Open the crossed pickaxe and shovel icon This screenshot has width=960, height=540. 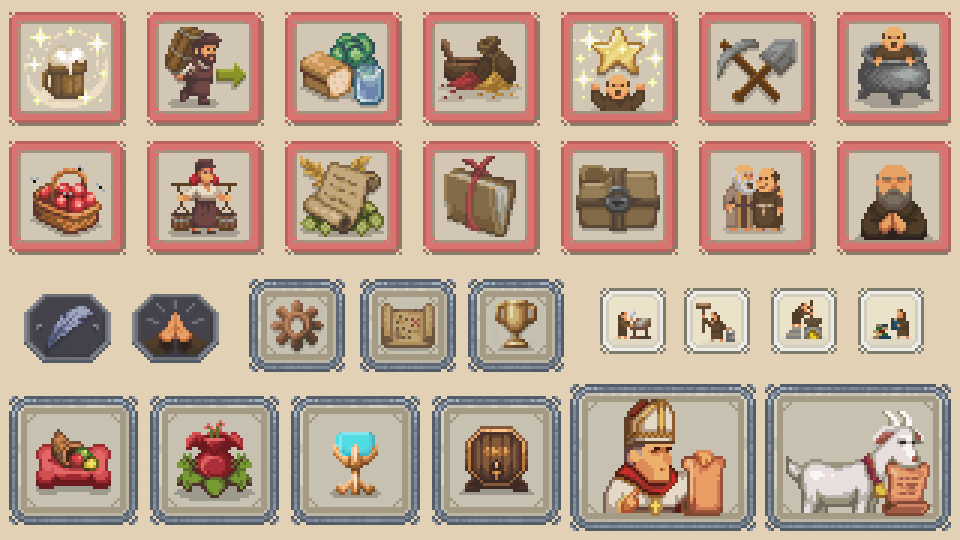757,69
